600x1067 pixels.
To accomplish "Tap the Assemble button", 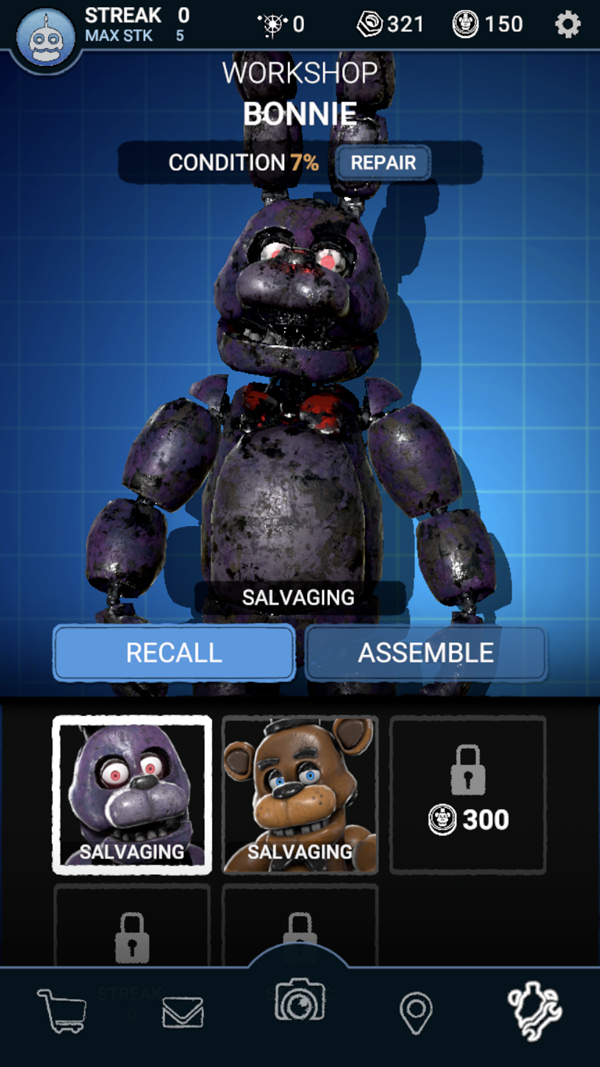I will pos(426,653).
